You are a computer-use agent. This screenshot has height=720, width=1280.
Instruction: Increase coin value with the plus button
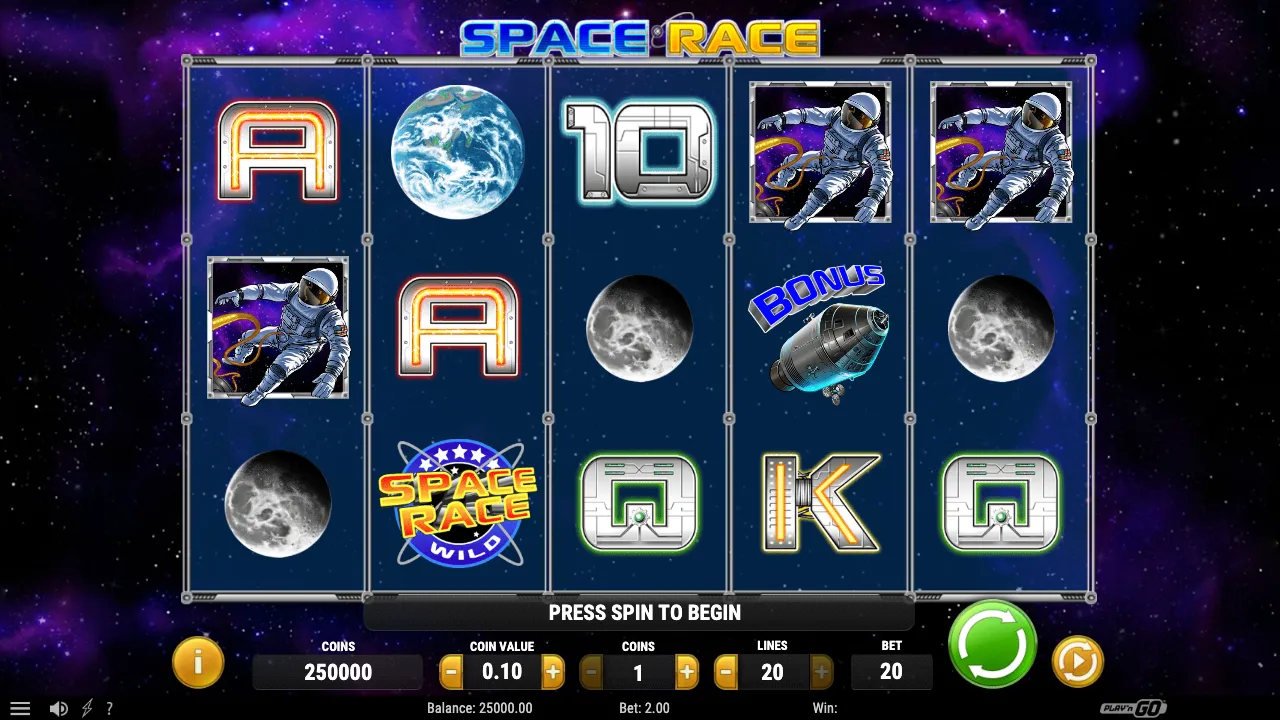coord(552,672)
